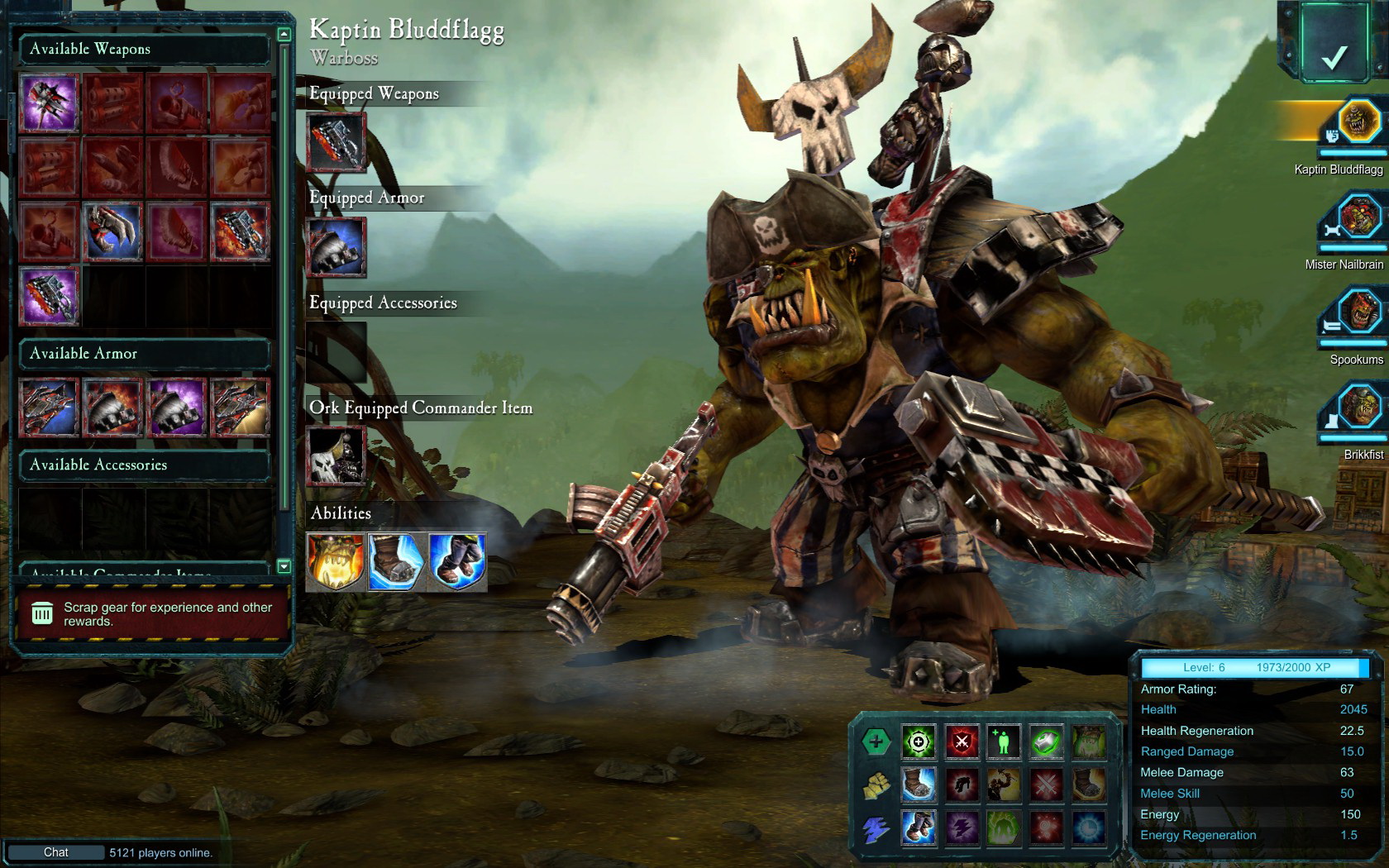1389x868 pixels.
Task: Select the equipped weapon slot
Action: [337, 142]
